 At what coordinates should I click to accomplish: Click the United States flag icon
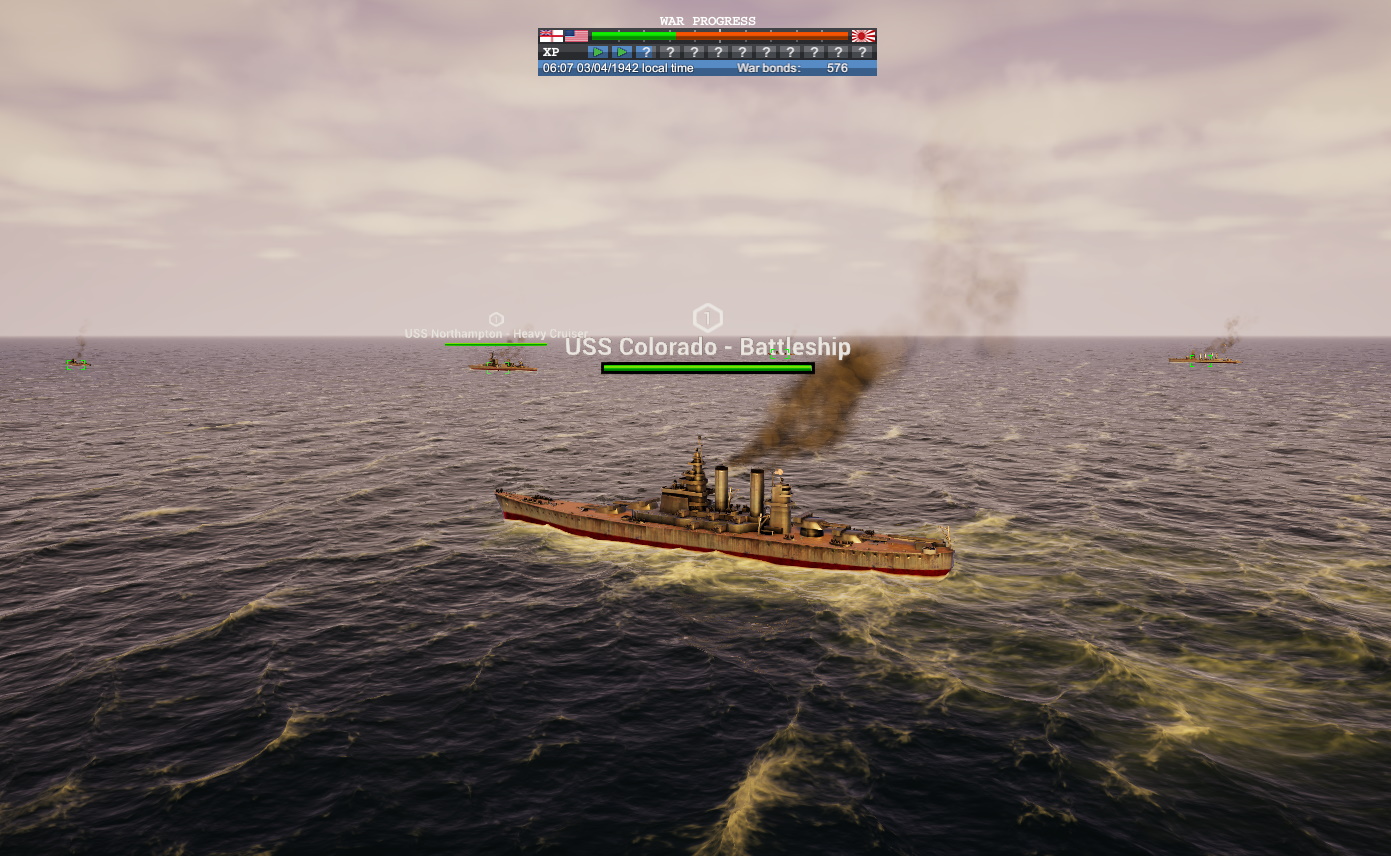576,36
